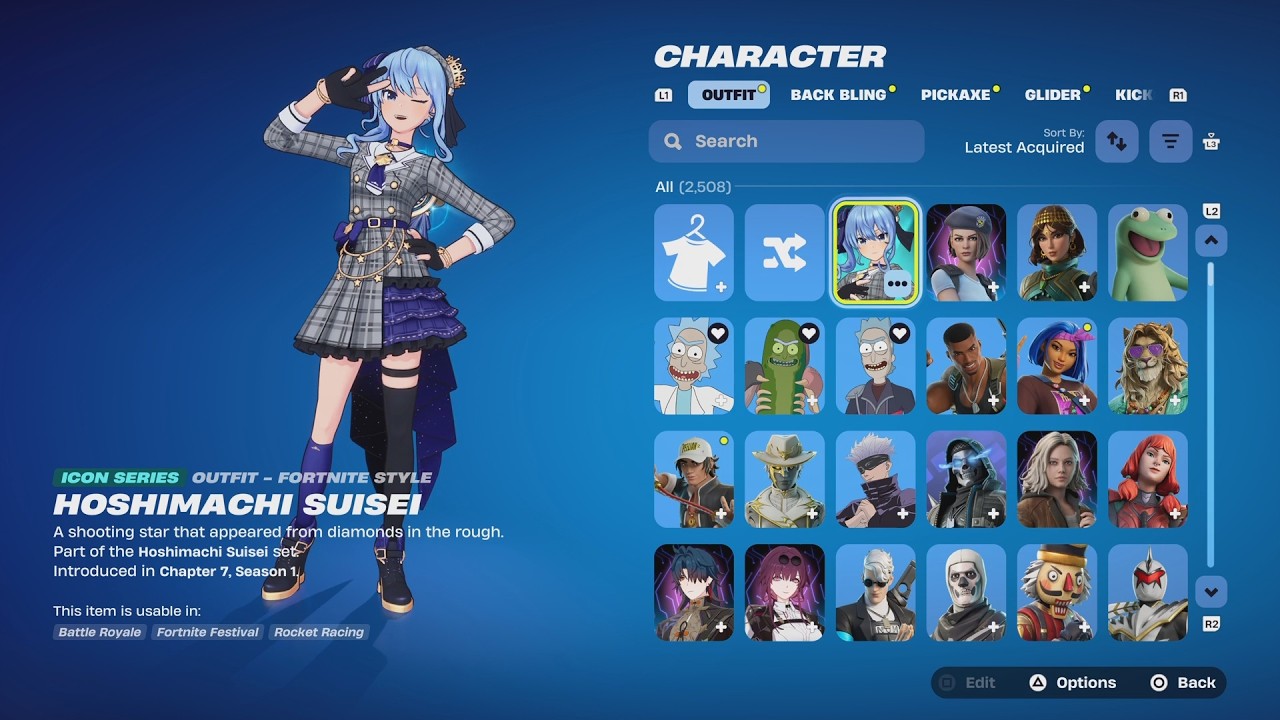
Task: Select the green frog outfit
Action: tap(1148, 253)
